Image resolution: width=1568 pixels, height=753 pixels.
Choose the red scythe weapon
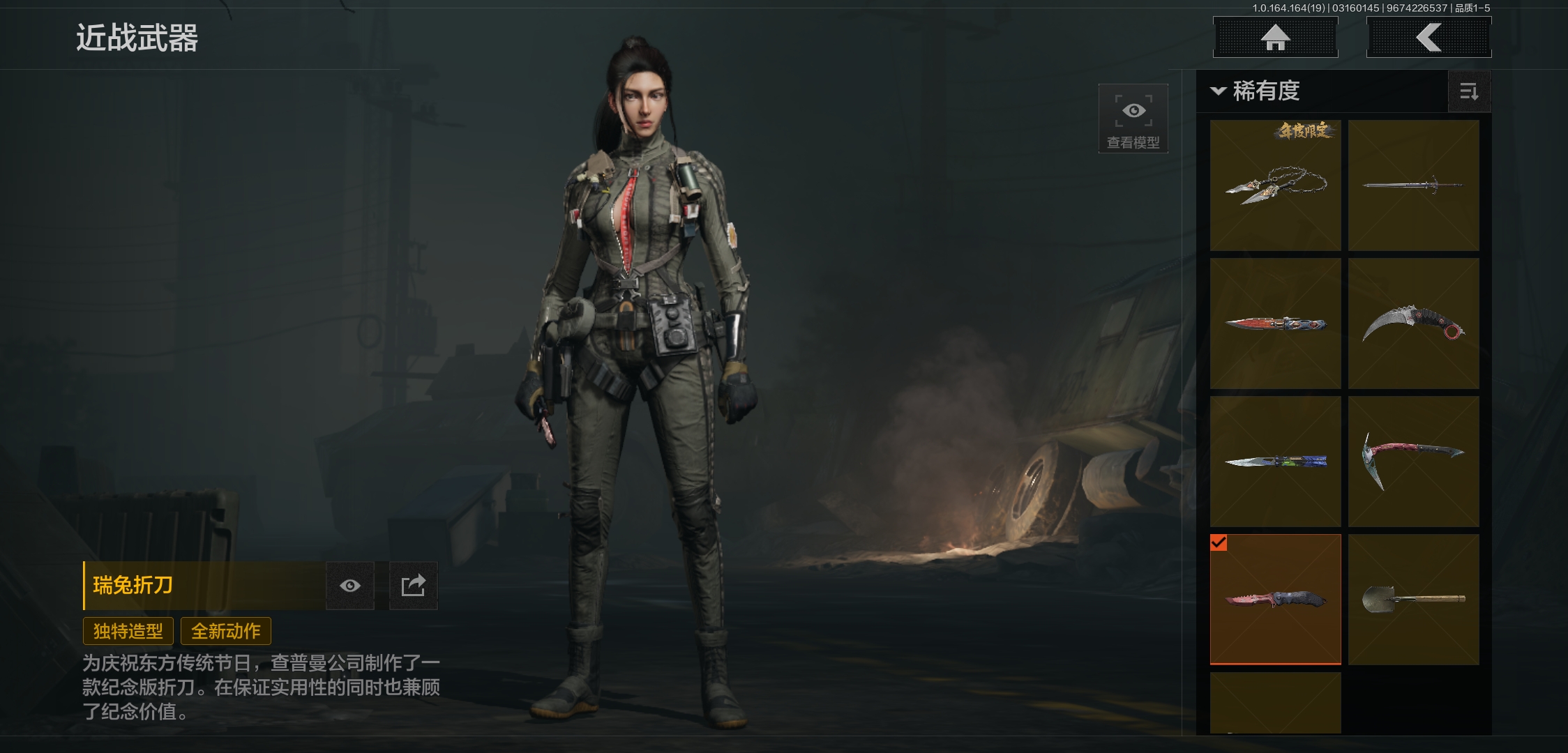pos(1413,462)
